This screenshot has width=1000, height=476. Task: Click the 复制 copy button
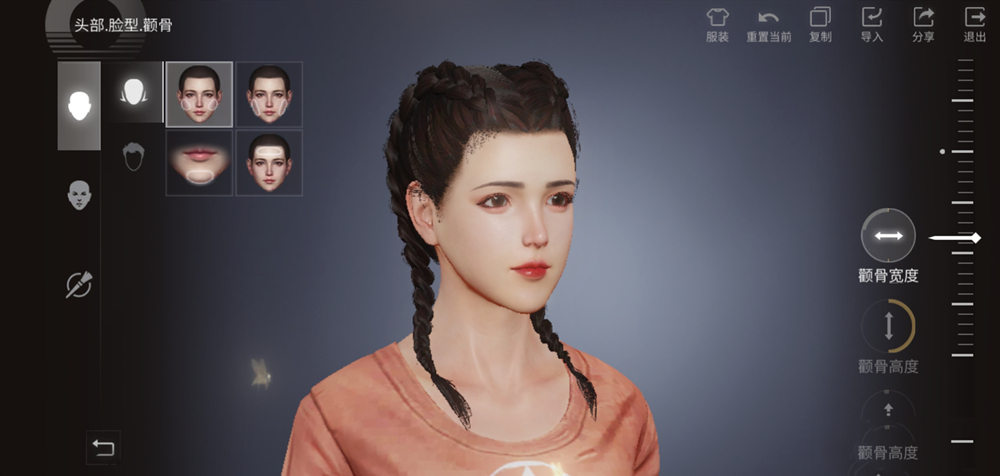click(x=820, y=23)
